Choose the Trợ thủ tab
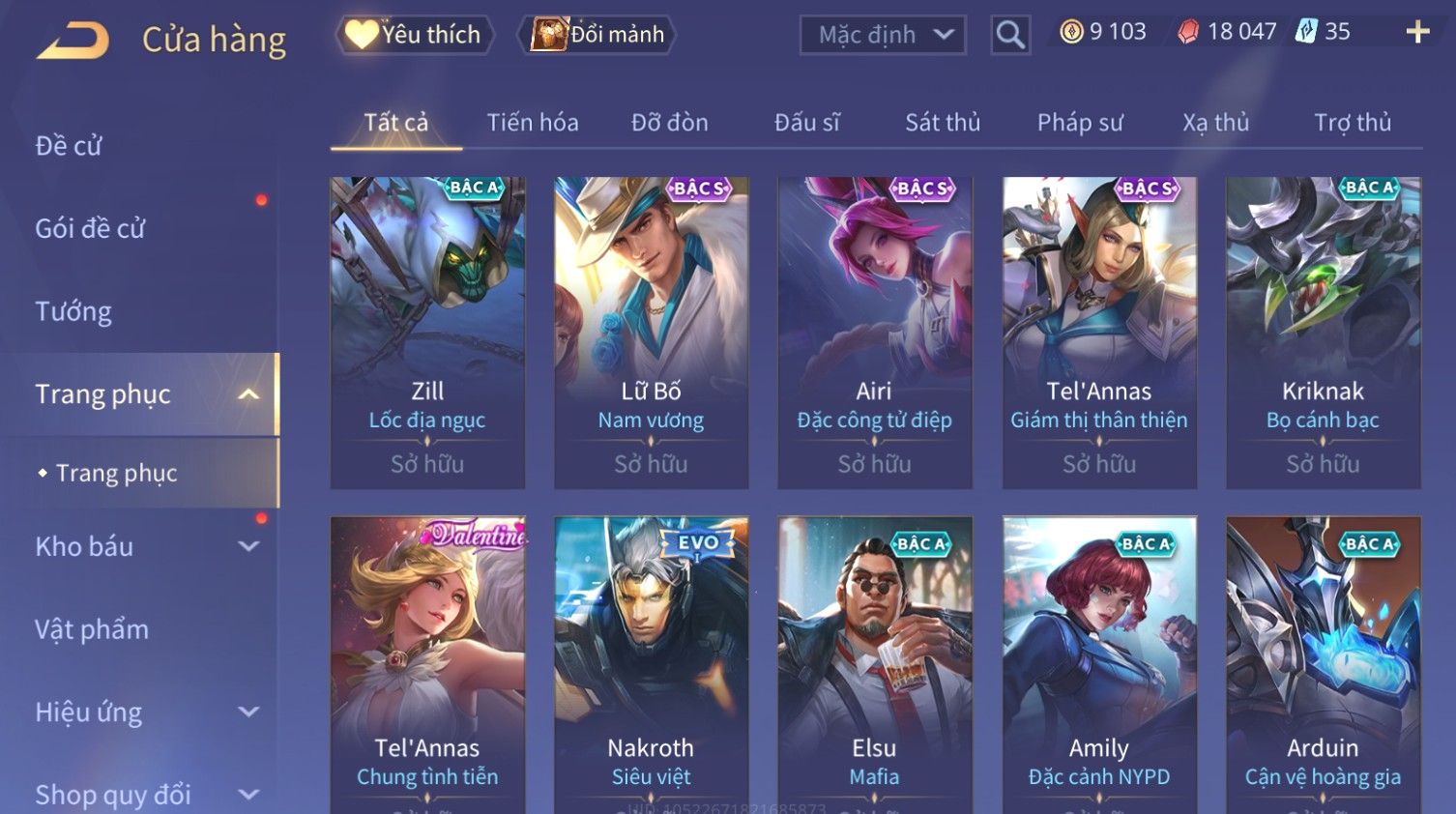The width and height of the screenshot is (1456, 814). [x=1353, y=123]
